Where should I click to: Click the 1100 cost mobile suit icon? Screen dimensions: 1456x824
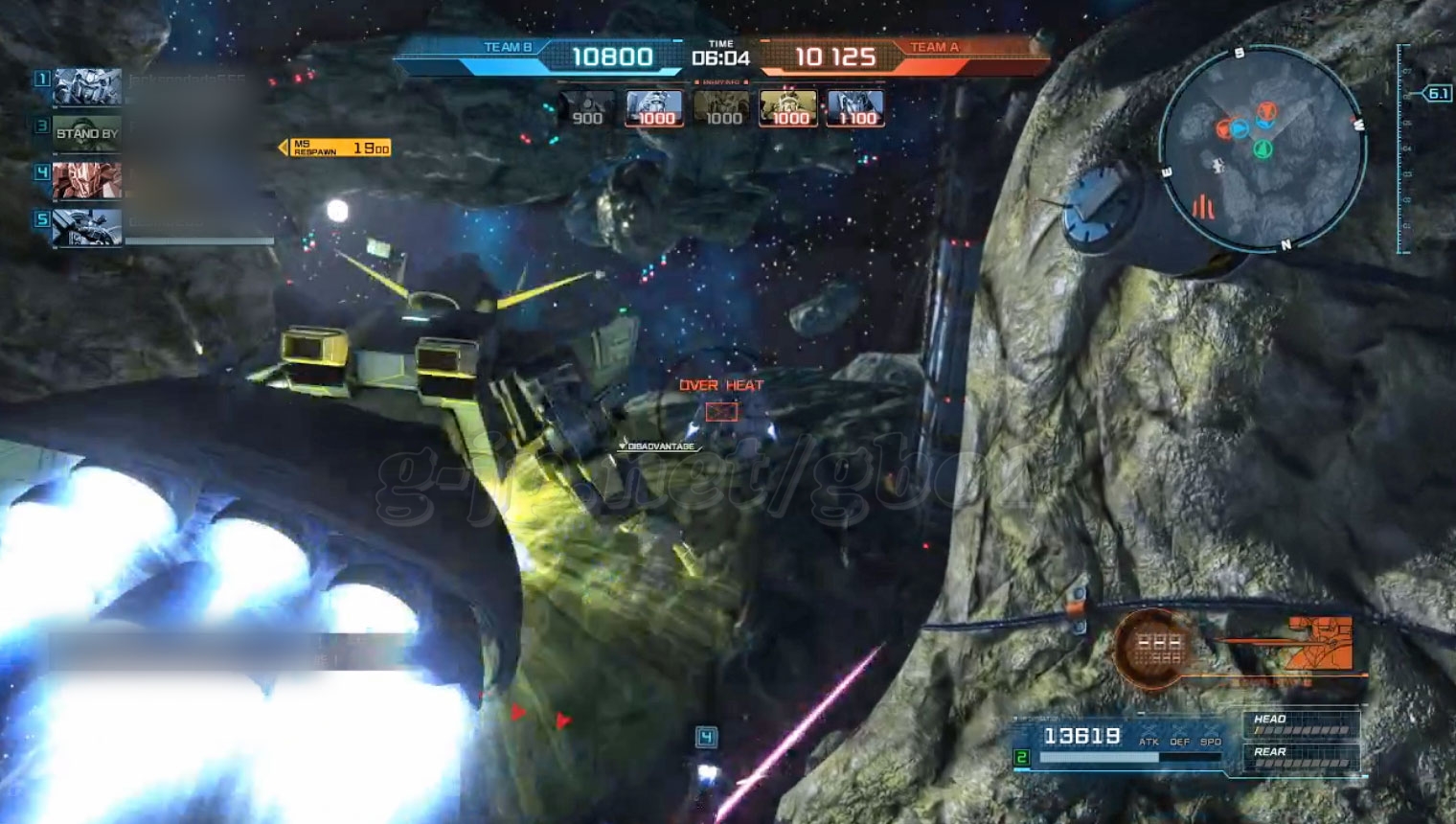coord(855,109)
